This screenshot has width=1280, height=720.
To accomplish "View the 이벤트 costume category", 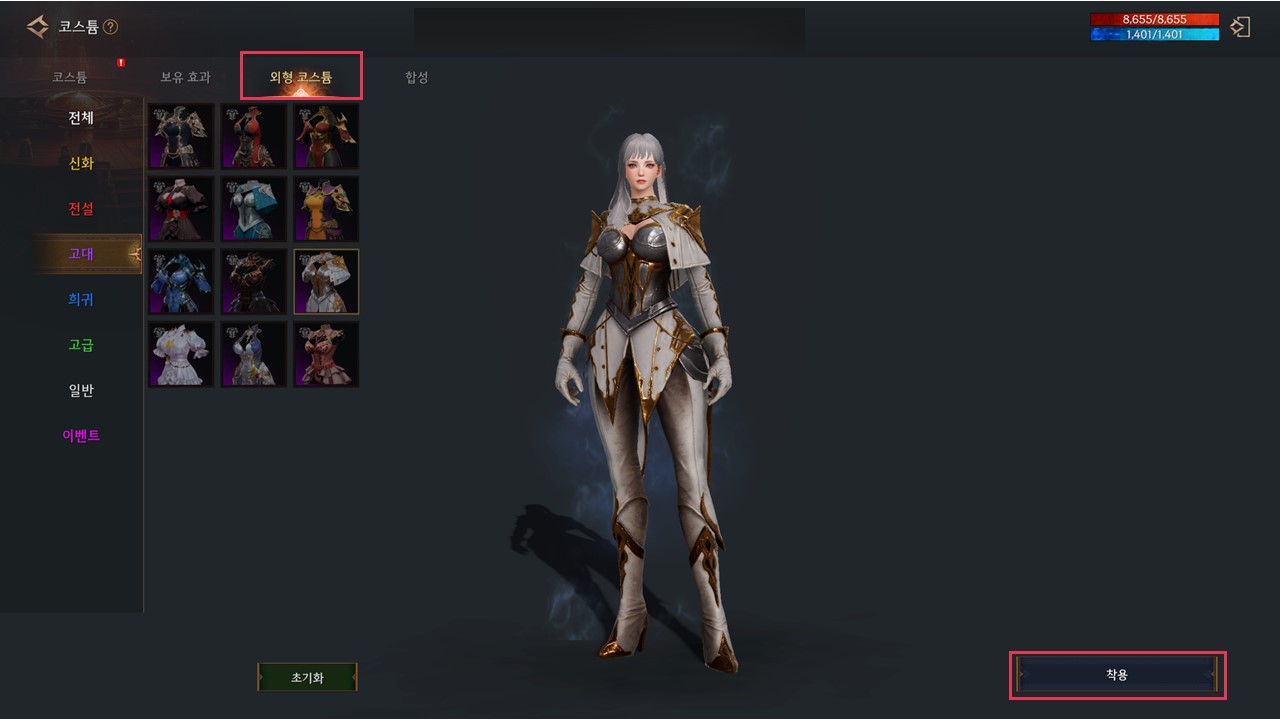I will click(x=81, y=436).
